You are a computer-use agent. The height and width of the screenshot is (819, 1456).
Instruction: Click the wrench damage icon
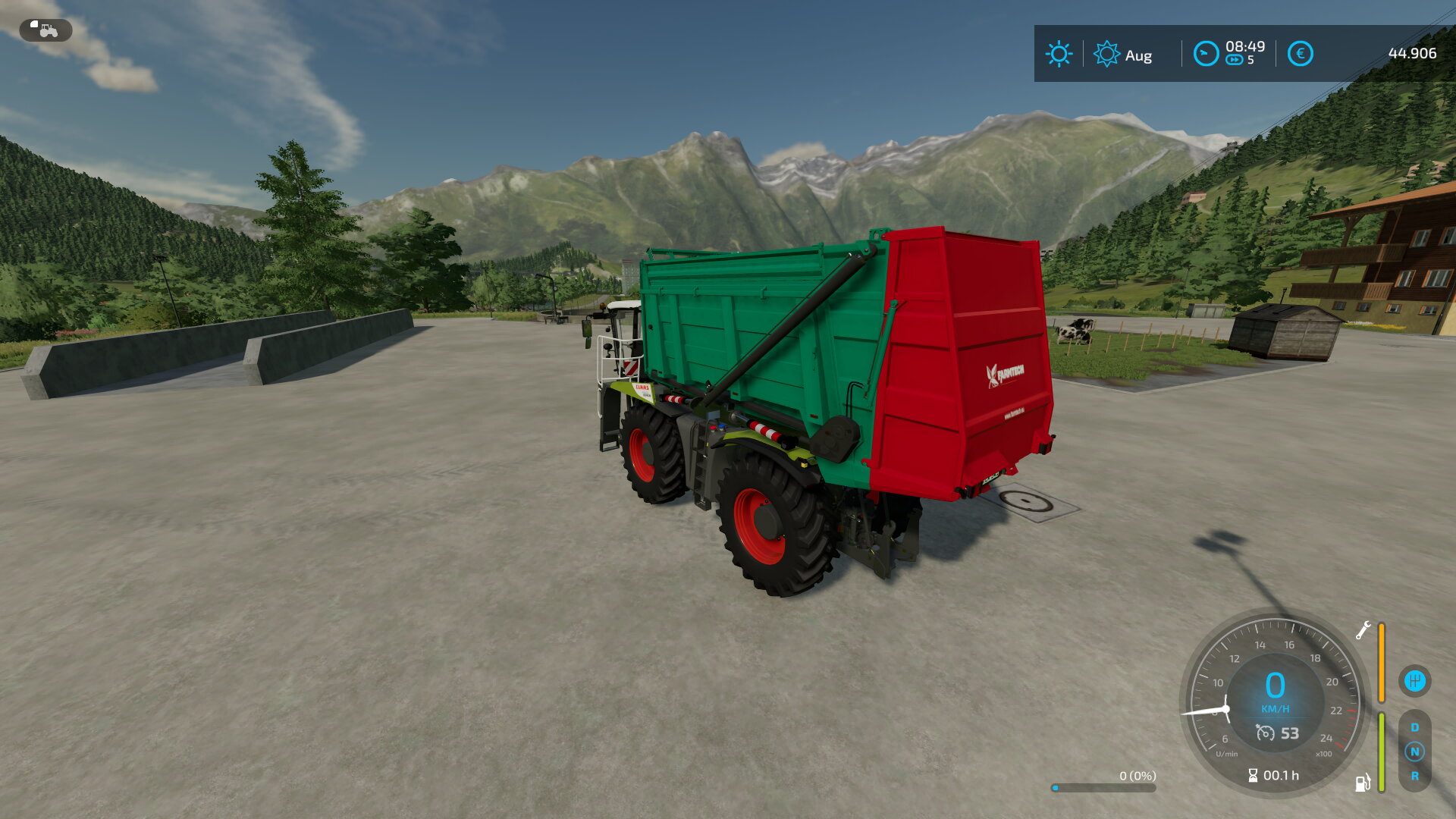(1363, 630)
